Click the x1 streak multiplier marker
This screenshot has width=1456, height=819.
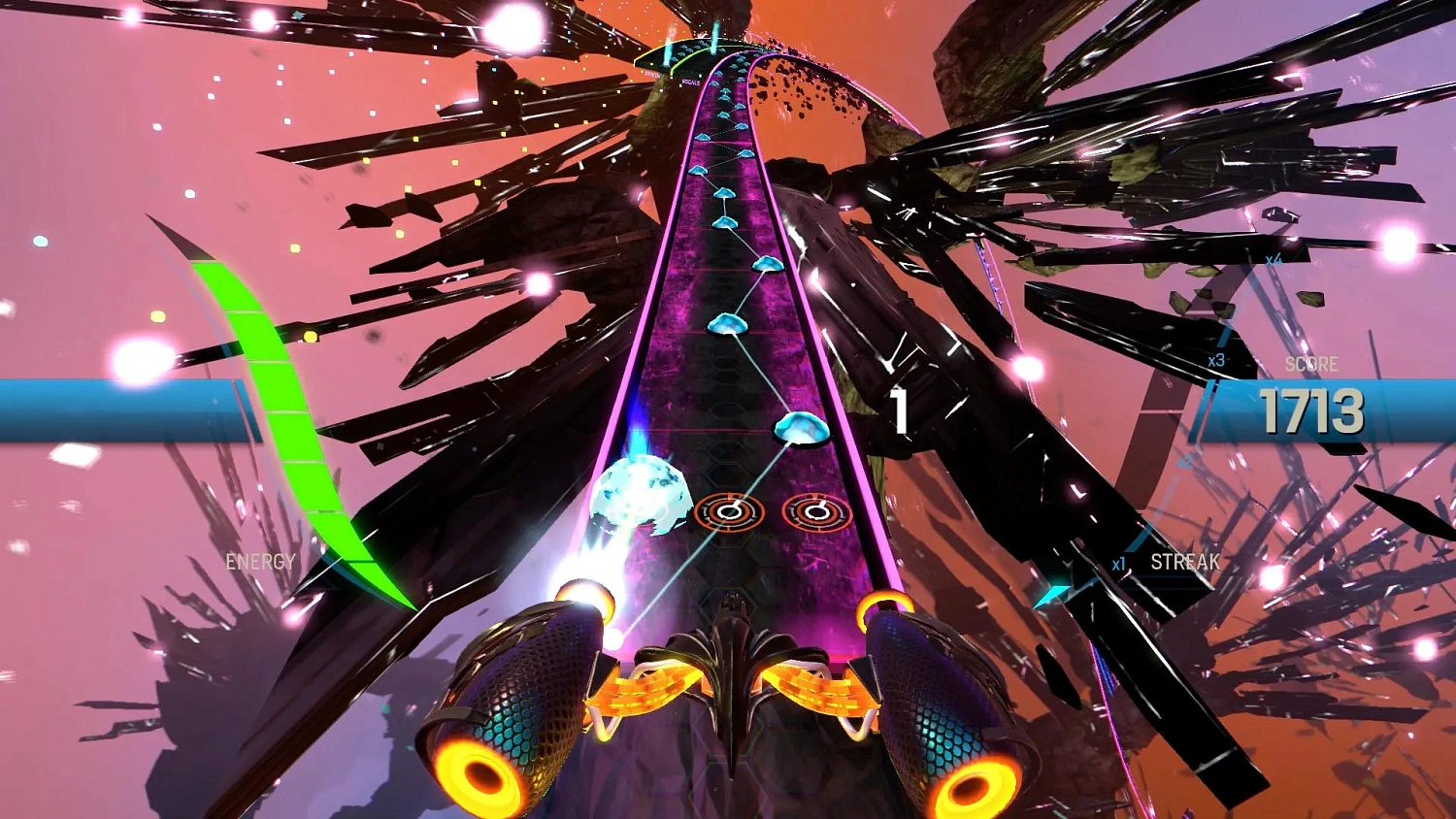[1118, 562]
